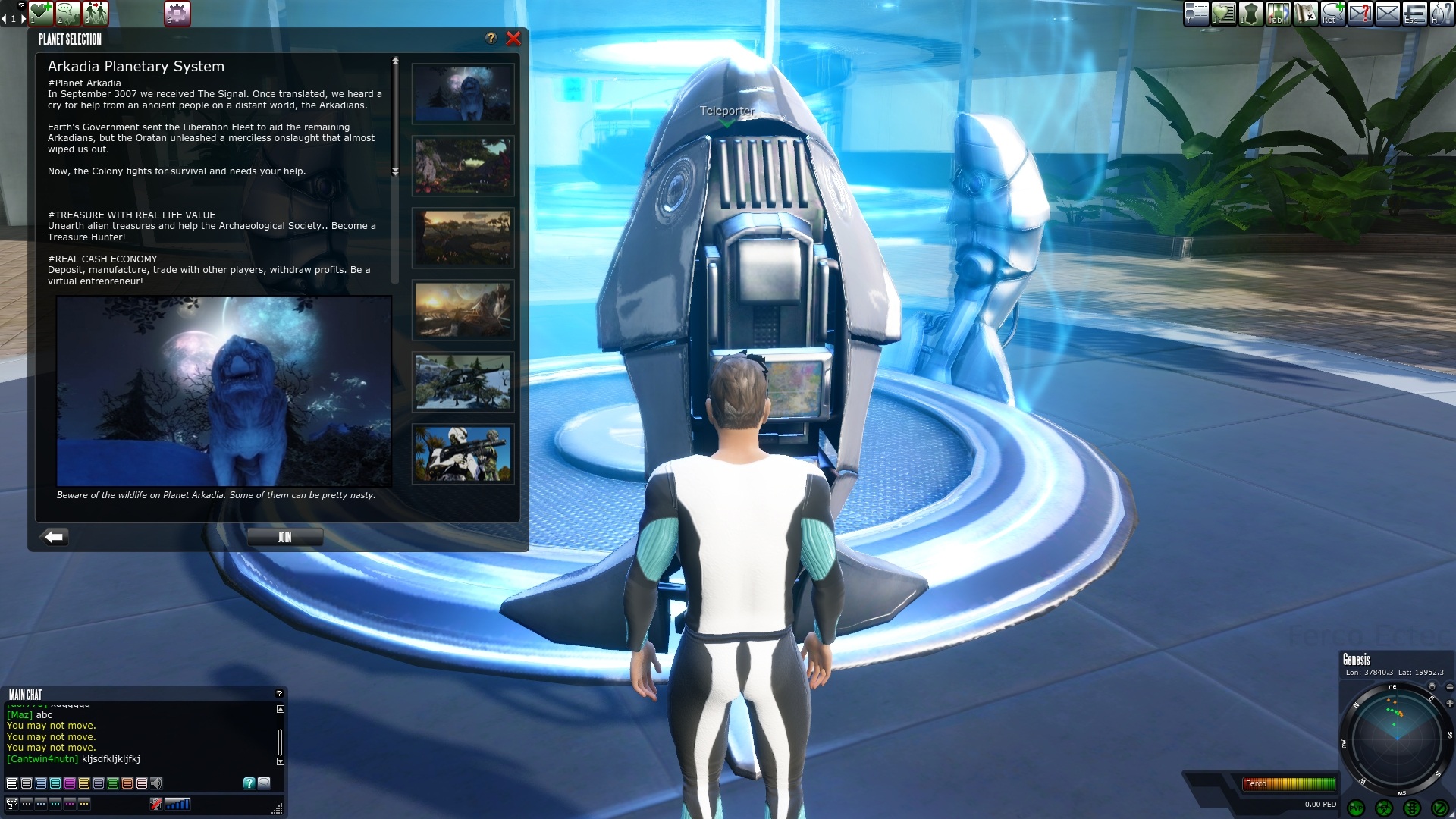Zoom in the radar with plus button
Screen dimensions: 1456x819
[x=1449, y=704]
